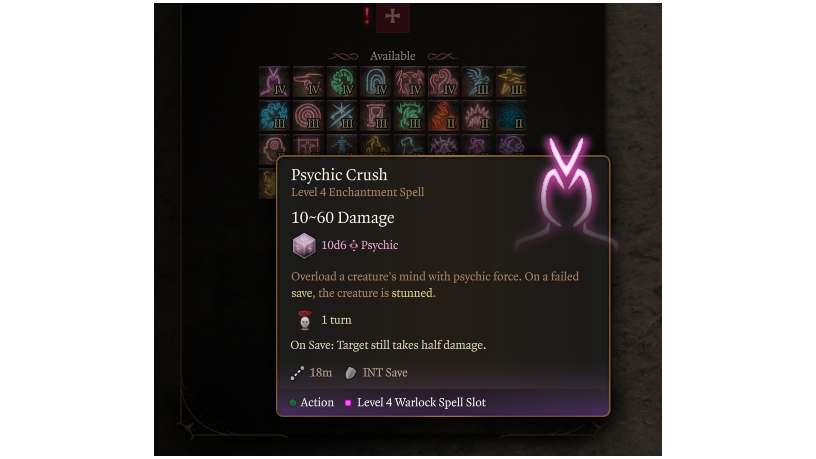The image size is (816, 459).
Task: Select the Psychic Crush spell icon
Action: point(274,82)
